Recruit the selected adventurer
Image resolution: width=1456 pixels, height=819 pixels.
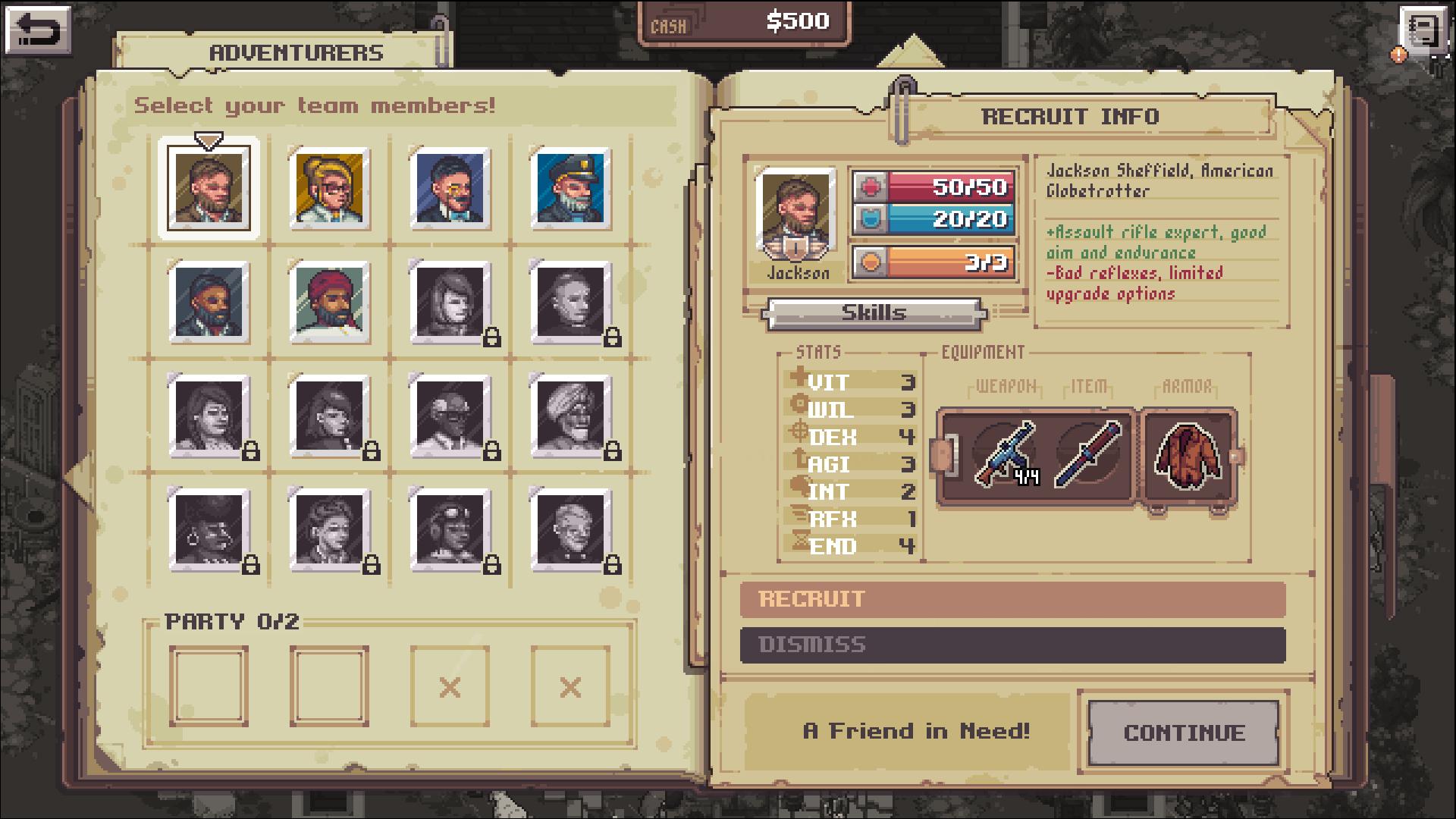coord(1012,599)
